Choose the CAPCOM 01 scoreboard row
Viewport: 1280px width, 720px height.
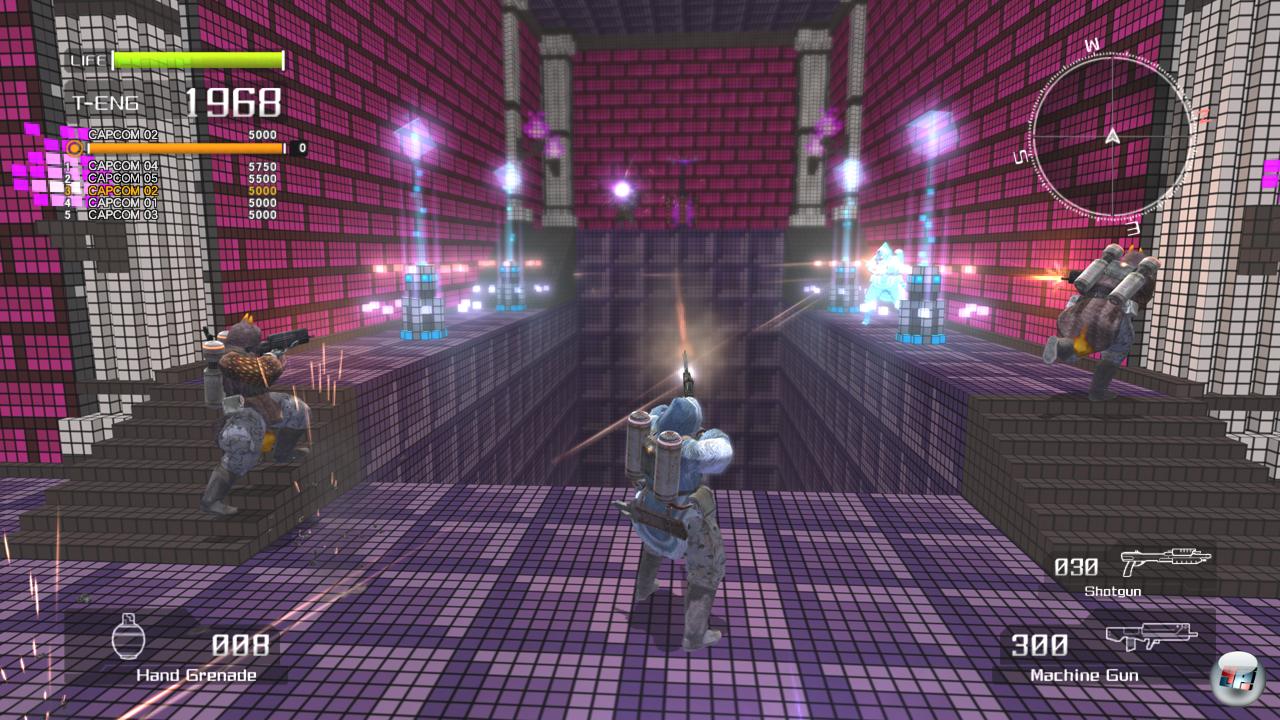[123, 202]
